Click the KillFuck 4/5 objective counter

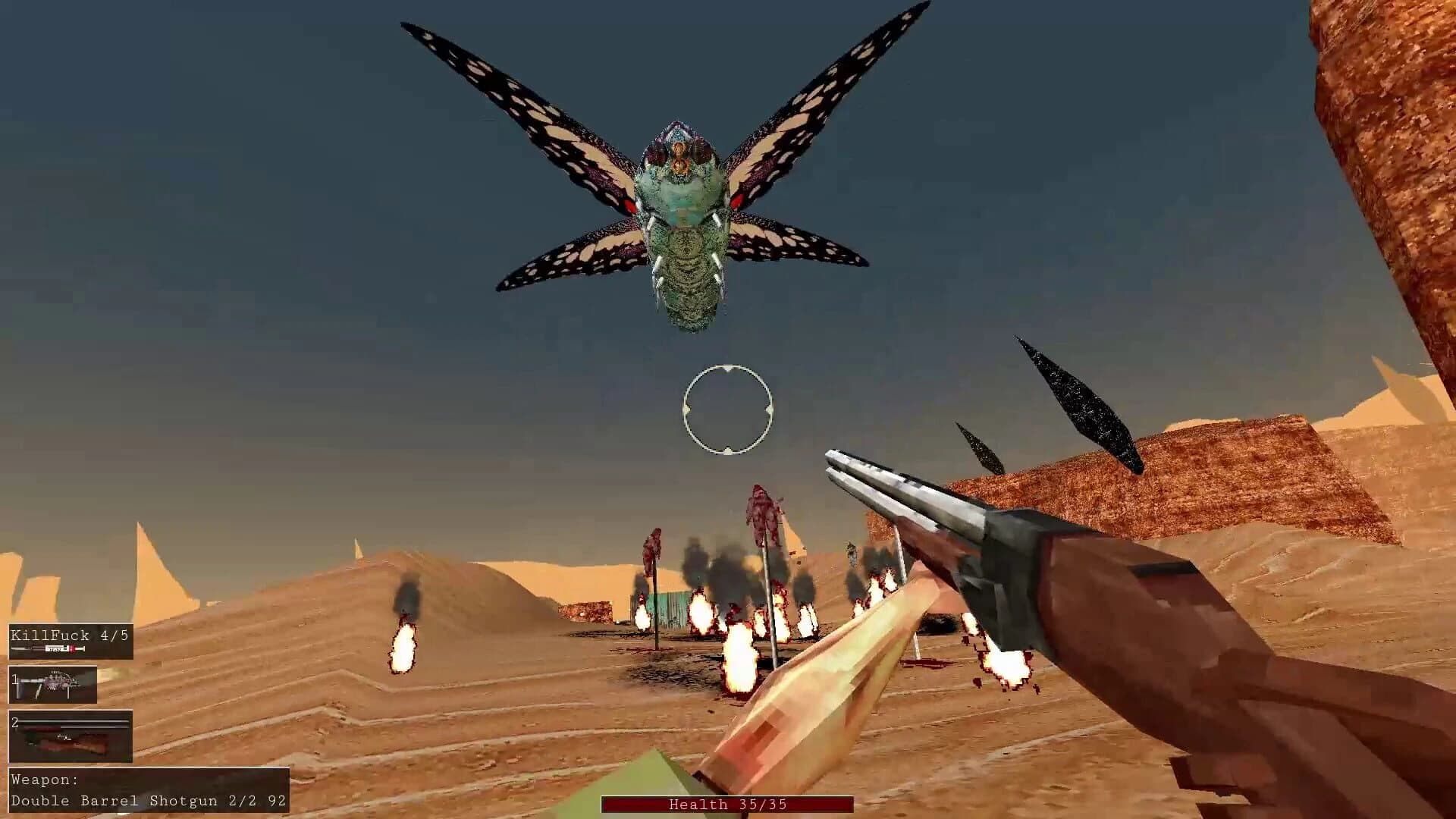pyautogui.click(x=68, y=635)
